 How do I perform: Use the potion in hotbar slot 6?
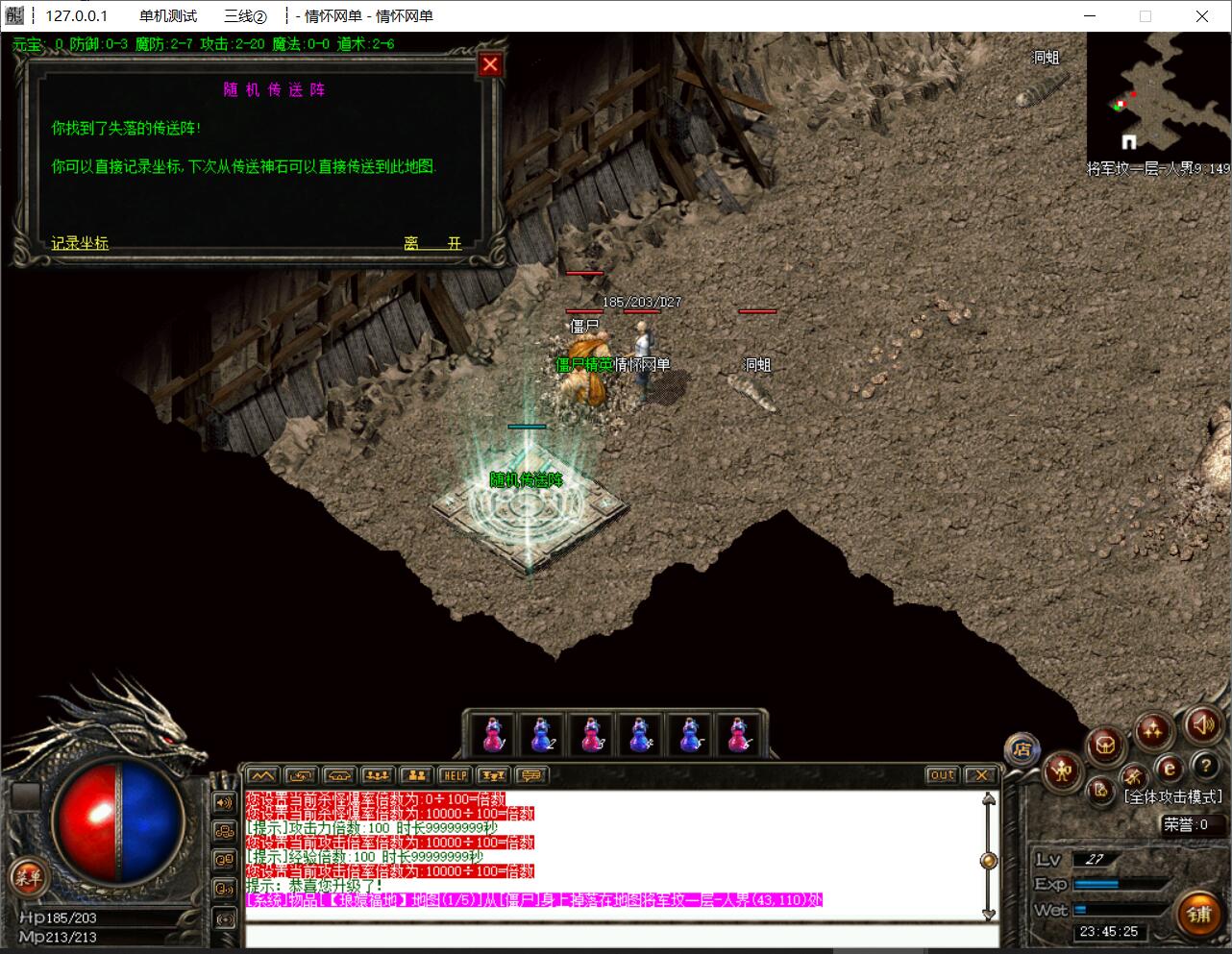tap(737, 736)
